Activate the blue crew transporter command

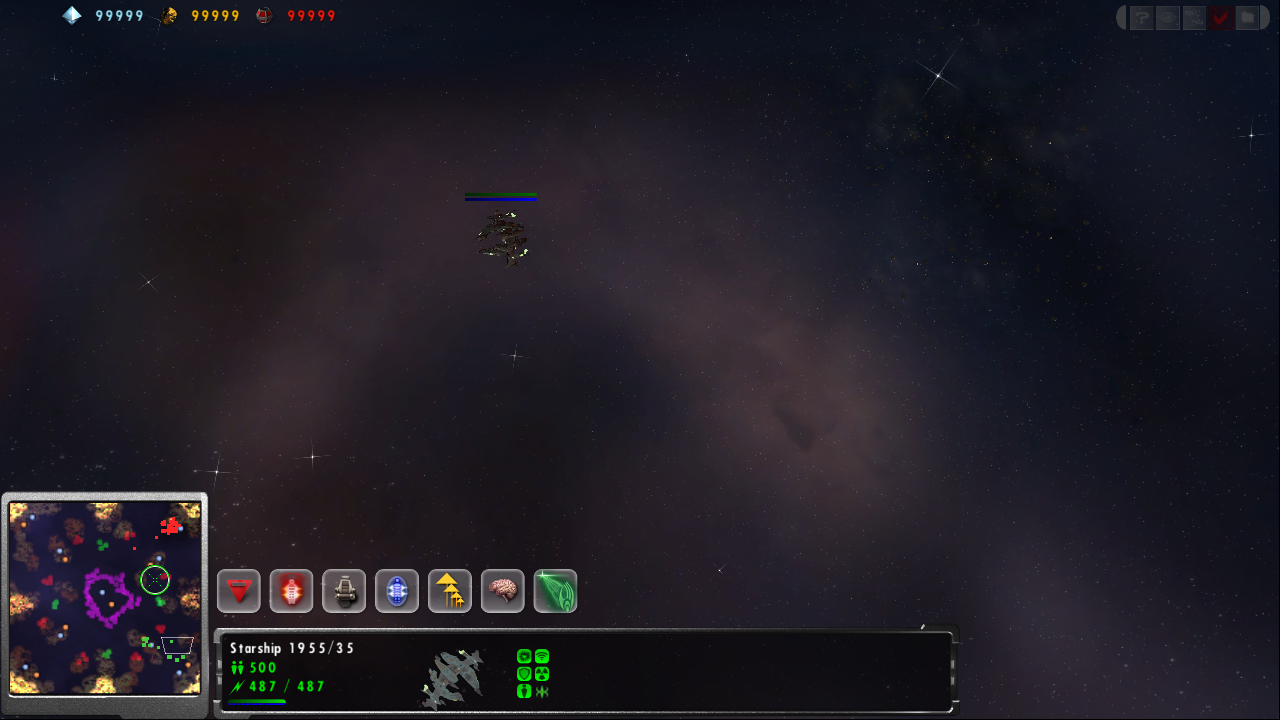(397, 591)
